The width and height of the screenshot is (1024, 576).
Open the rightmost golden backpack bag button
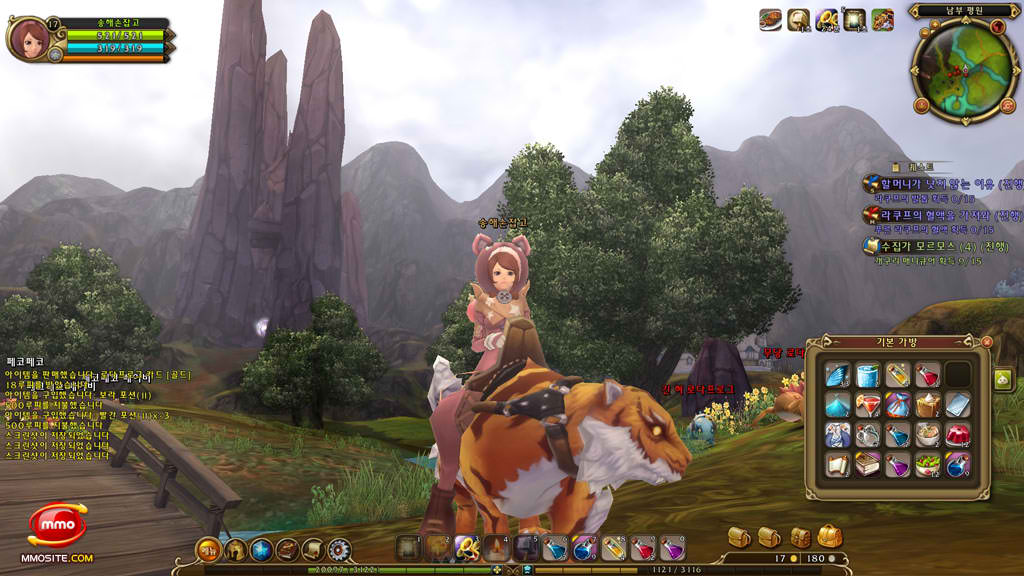830,537
